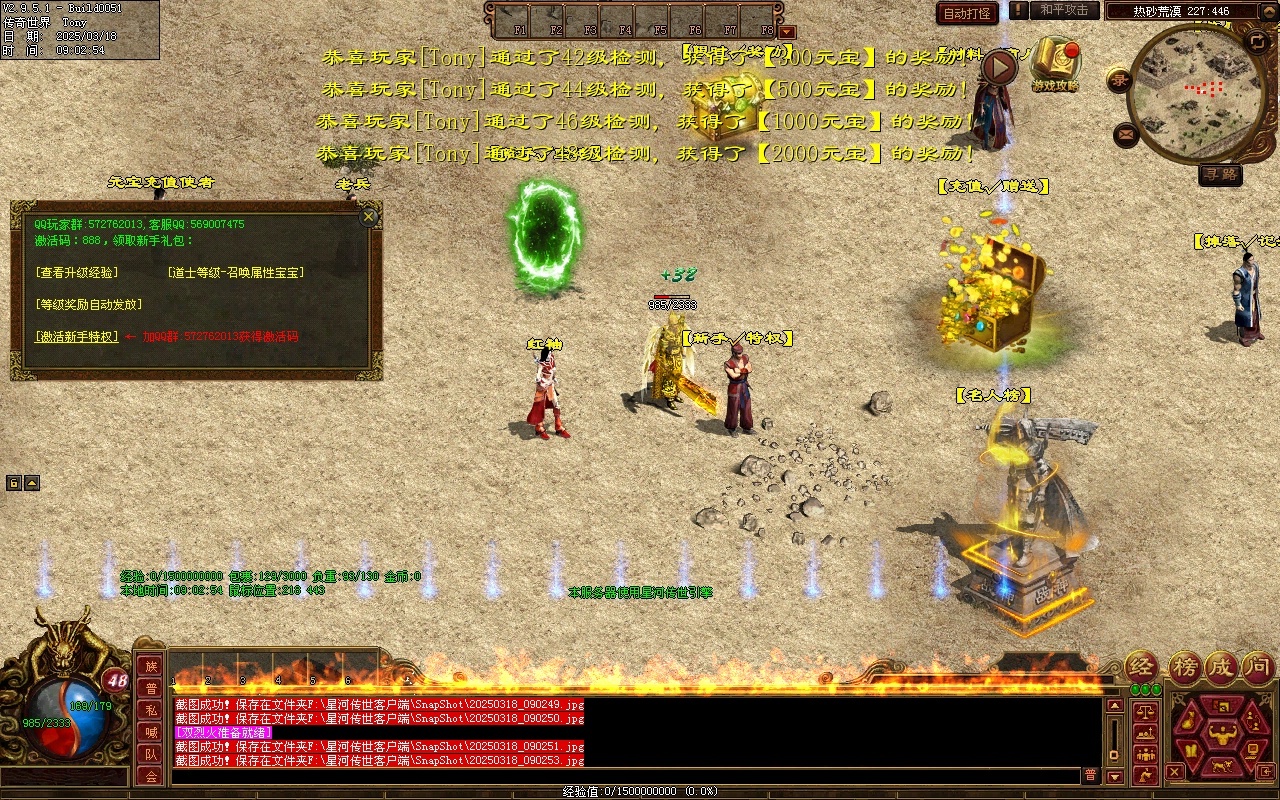This screenshot has height=800, width=1280.
Task: Switch the 和平攻击 attack mode
Action: point(1063,10)
